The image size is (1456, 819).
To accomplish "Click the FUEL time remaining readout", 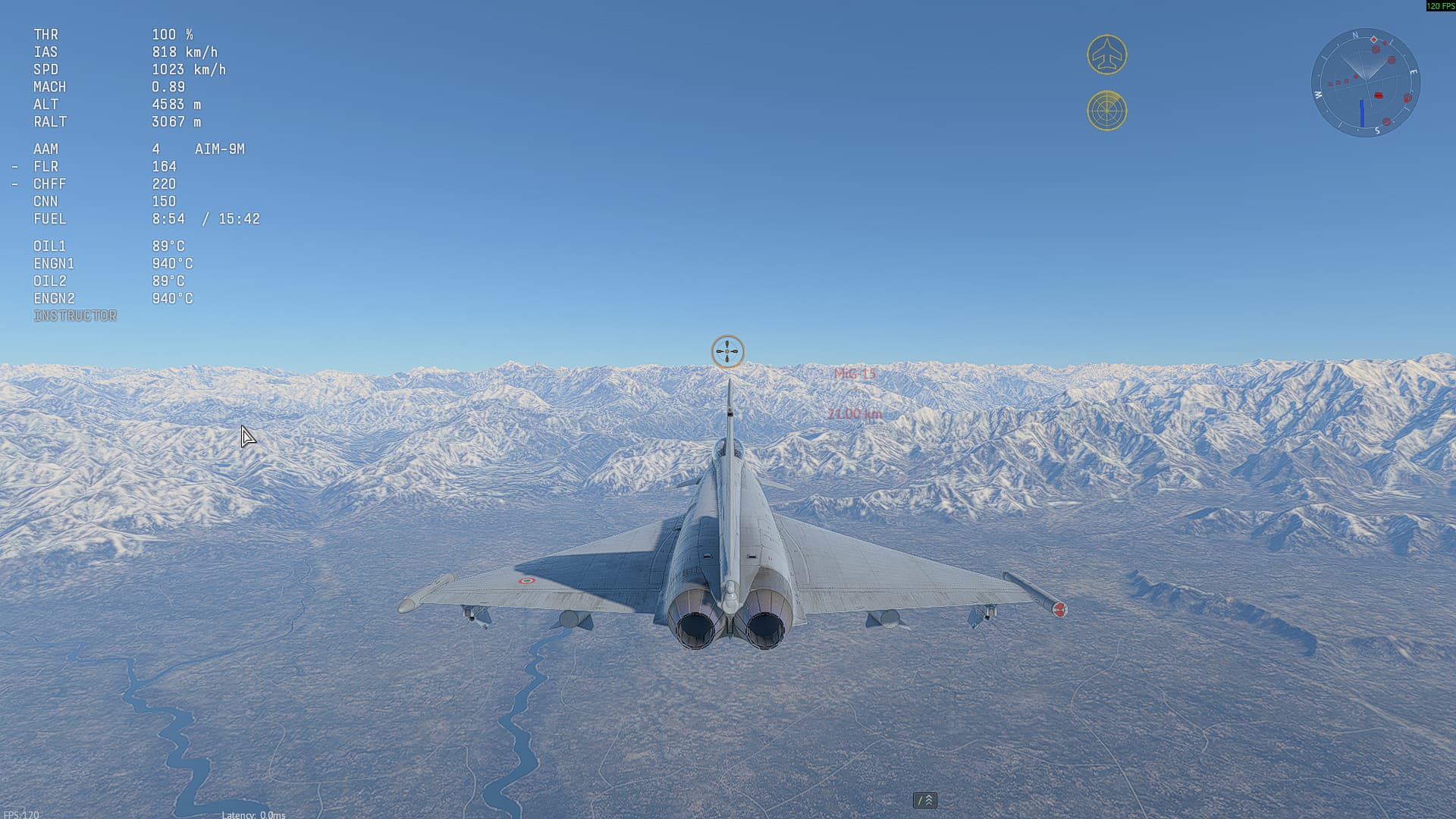I will coord(205,218).
